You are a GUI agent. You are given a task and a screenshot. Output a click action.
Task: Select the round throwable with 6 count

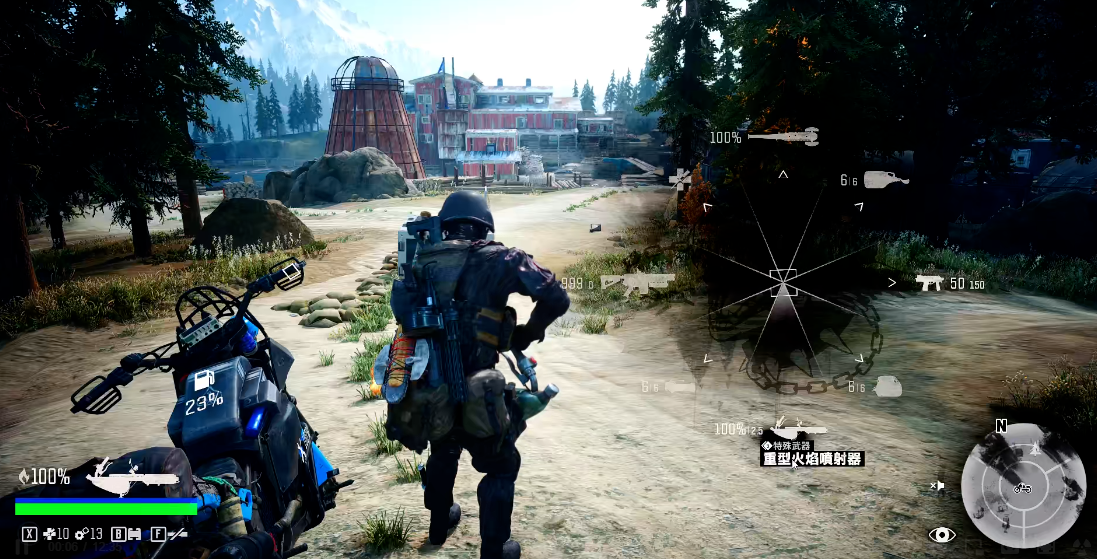pos(888,387)
